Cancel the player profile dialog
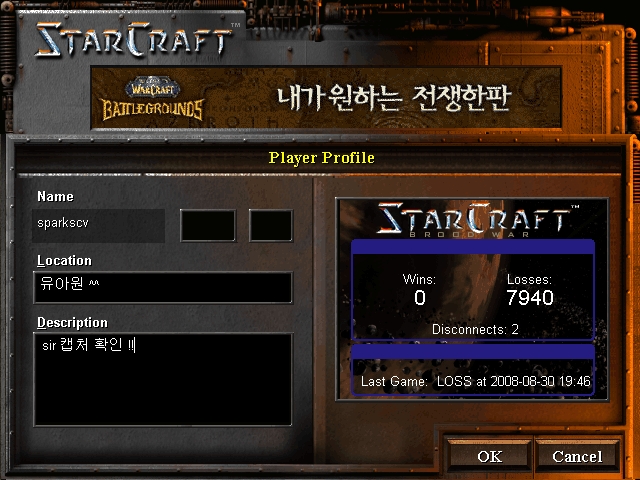This screenshot has height=480, width=640. [x=577, y=456]
